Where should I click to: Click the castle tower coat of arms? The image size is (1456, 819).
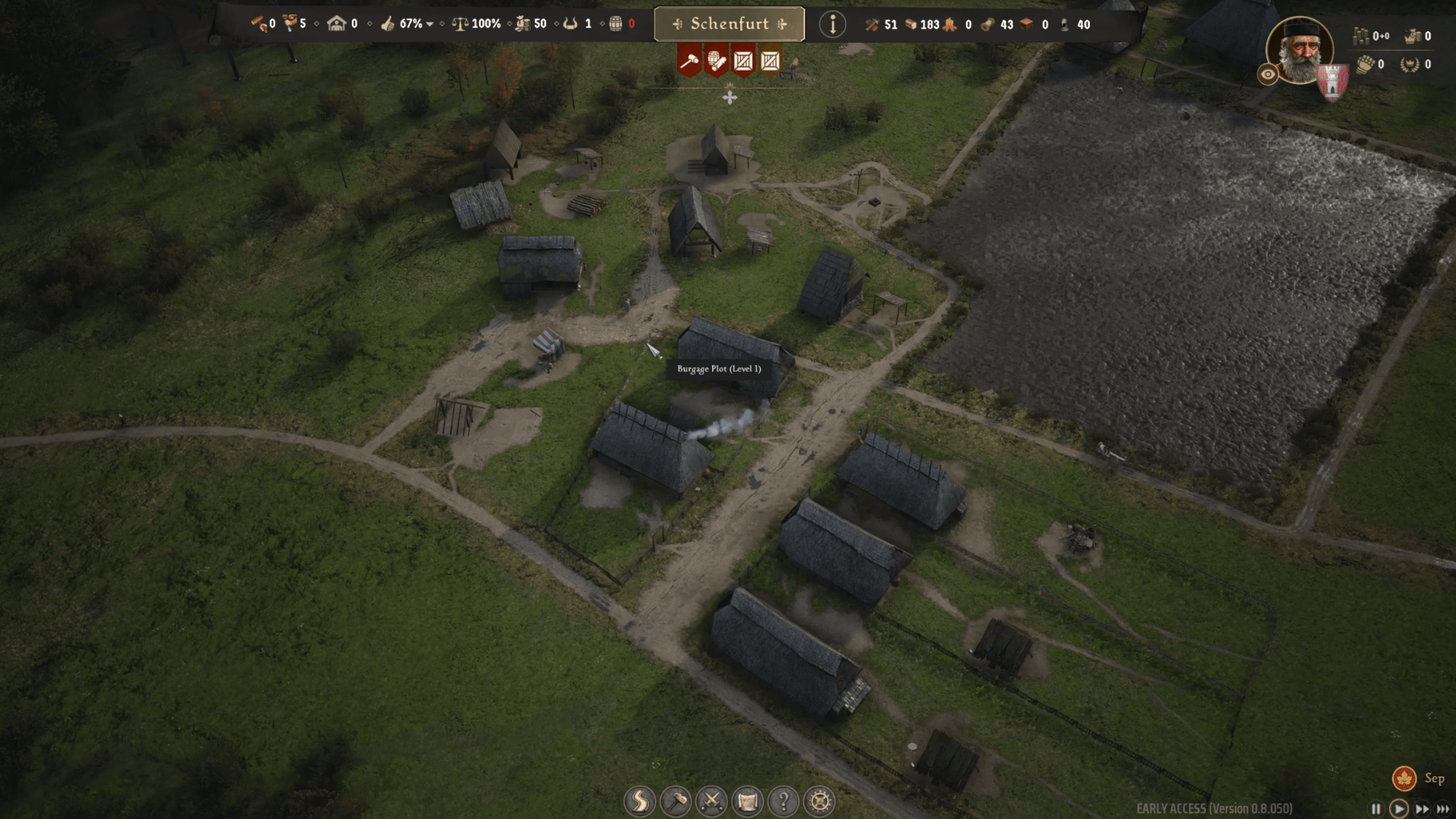point(1332,82)
